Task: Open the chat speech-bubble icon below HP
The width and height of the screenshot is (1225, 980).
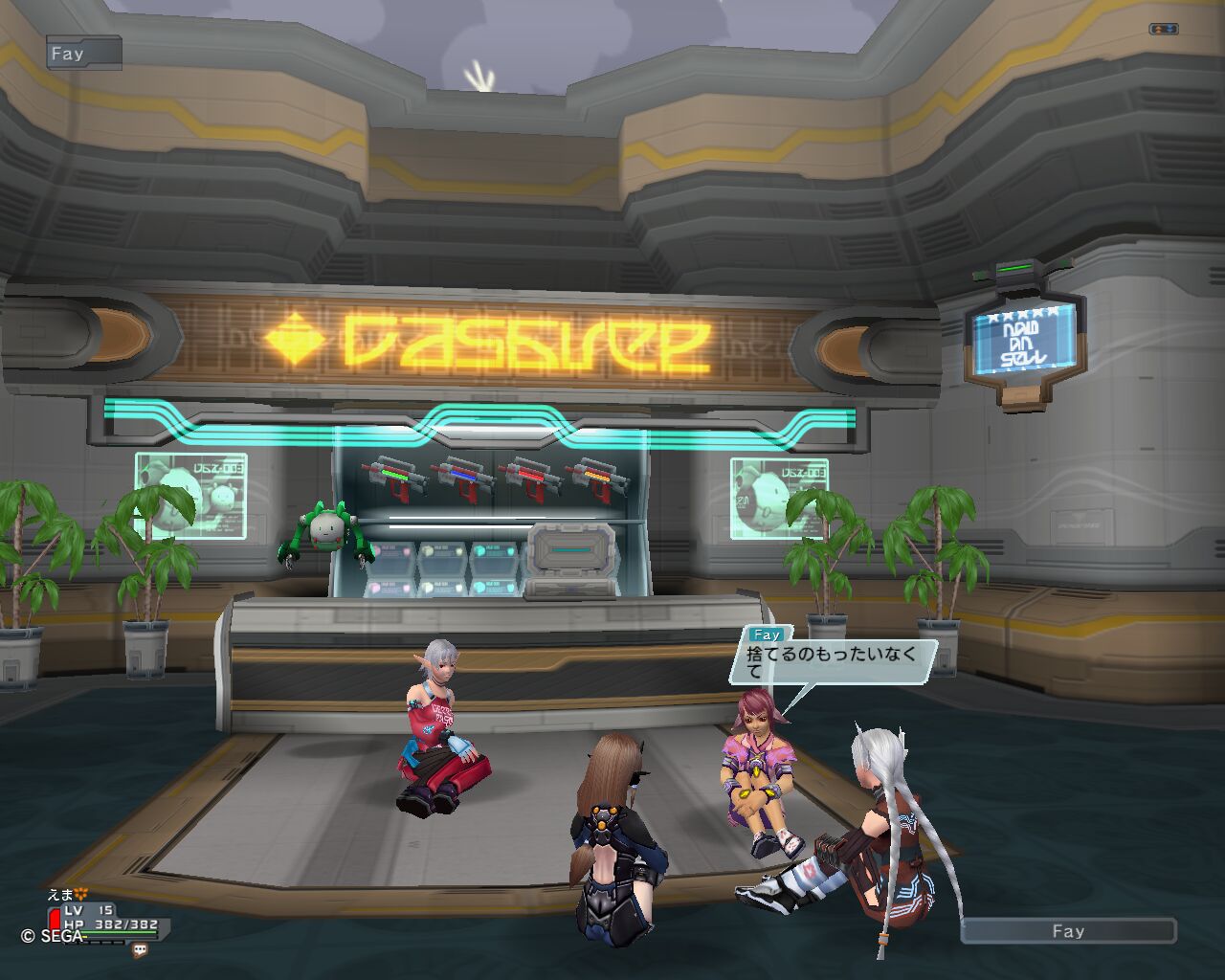Action: point(141,950)
